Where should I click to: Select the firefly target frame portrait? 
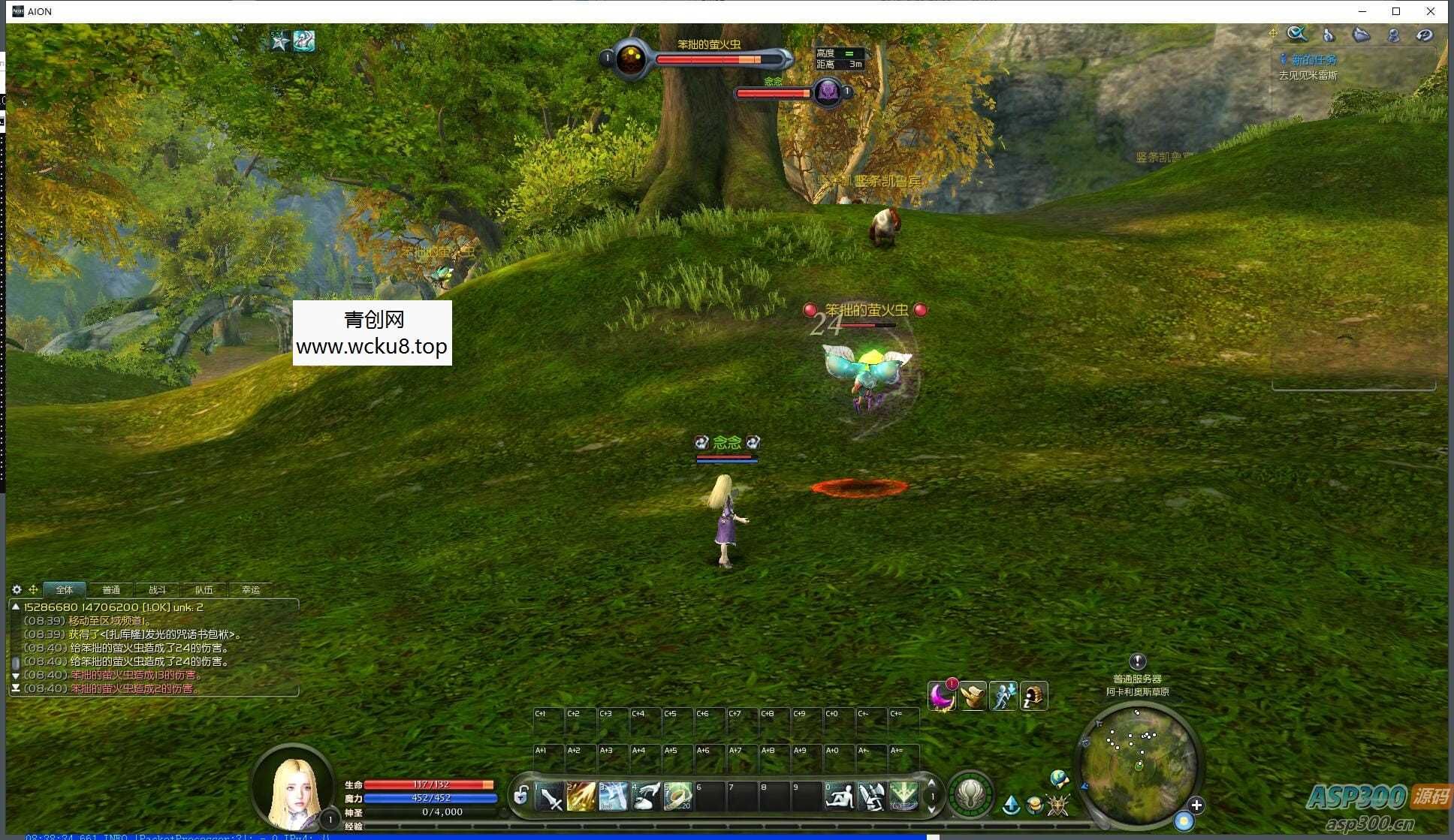pyautogui.click(x=630, y=59)
